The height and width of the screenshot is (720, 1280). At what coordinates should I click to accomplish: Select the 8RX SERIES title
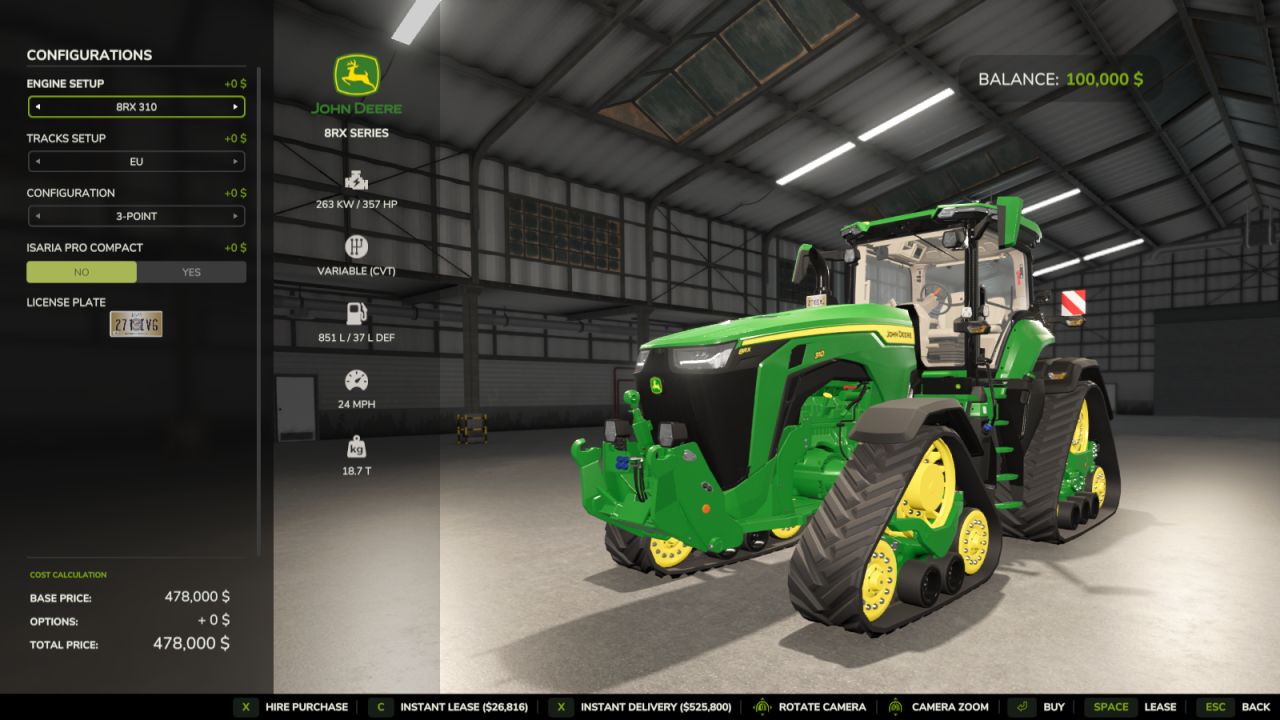[x=357, y=132]
